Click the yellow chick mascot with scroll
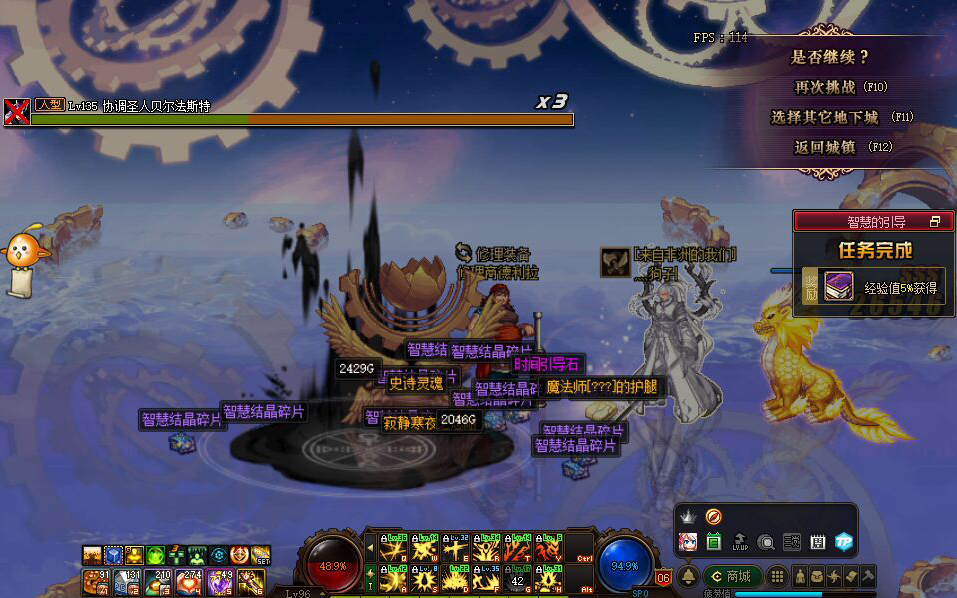The image size is (957, 598). 22,260
